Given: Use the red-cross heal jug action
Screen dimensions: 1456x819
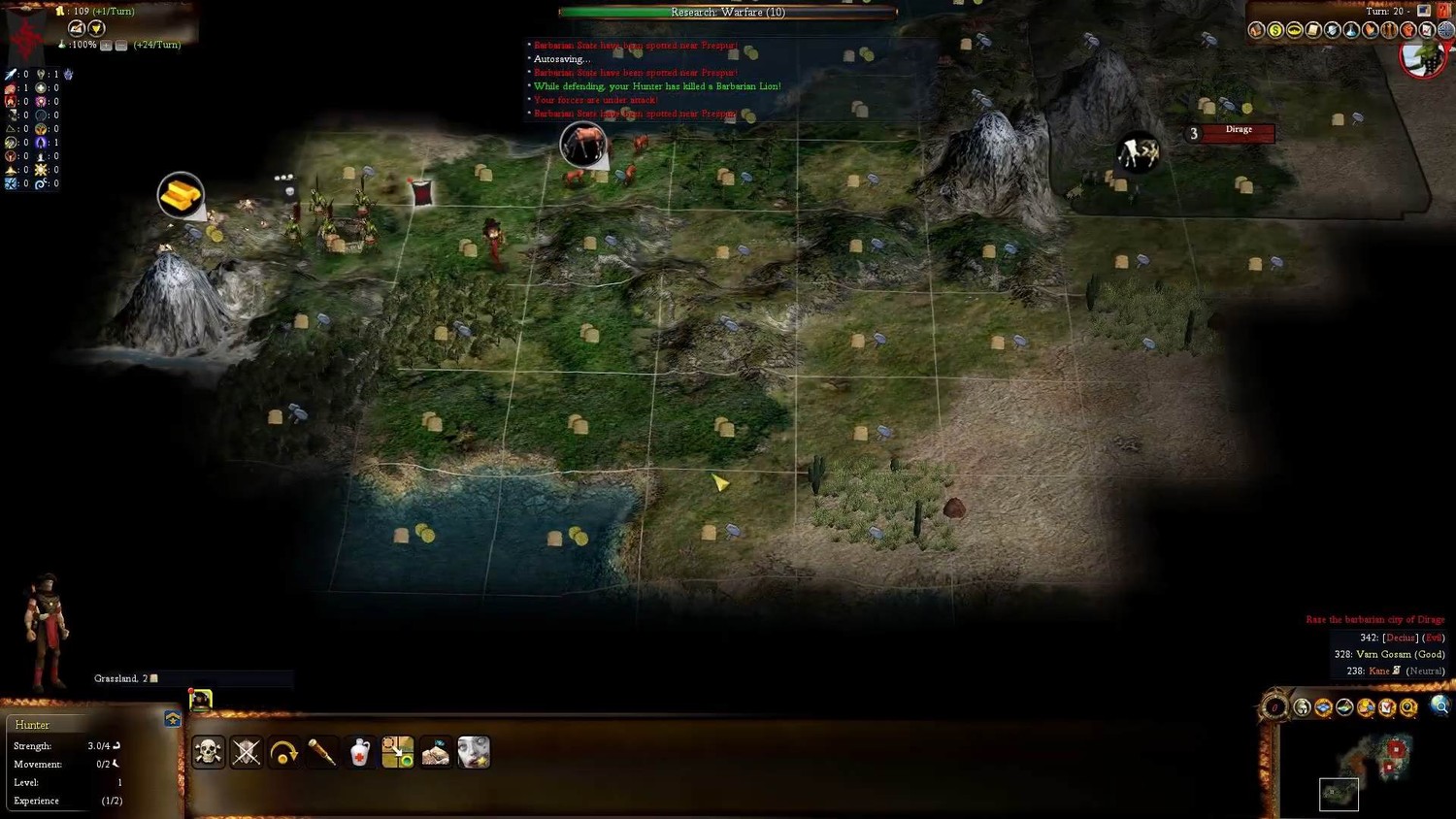Looking at the screenshot, I should click(359, 752).
